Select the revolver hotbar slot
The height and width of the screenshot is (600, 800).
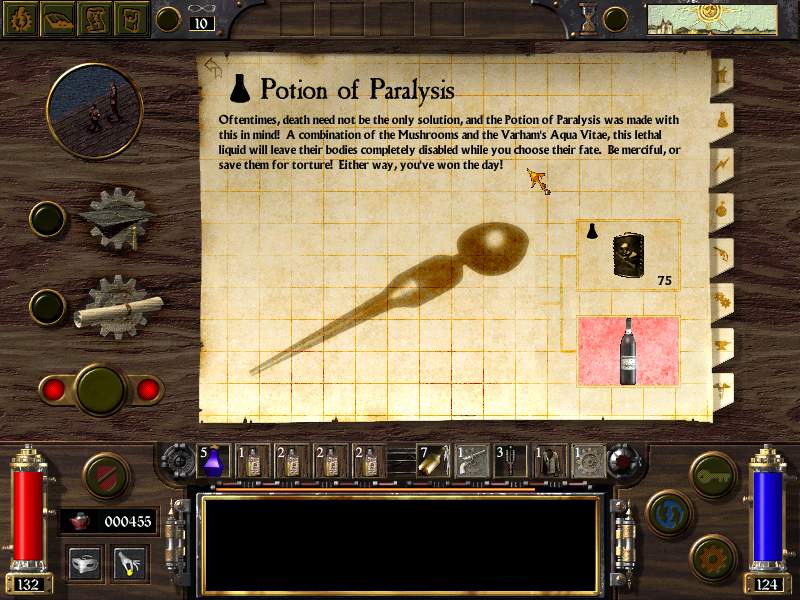tap(472, 459)
